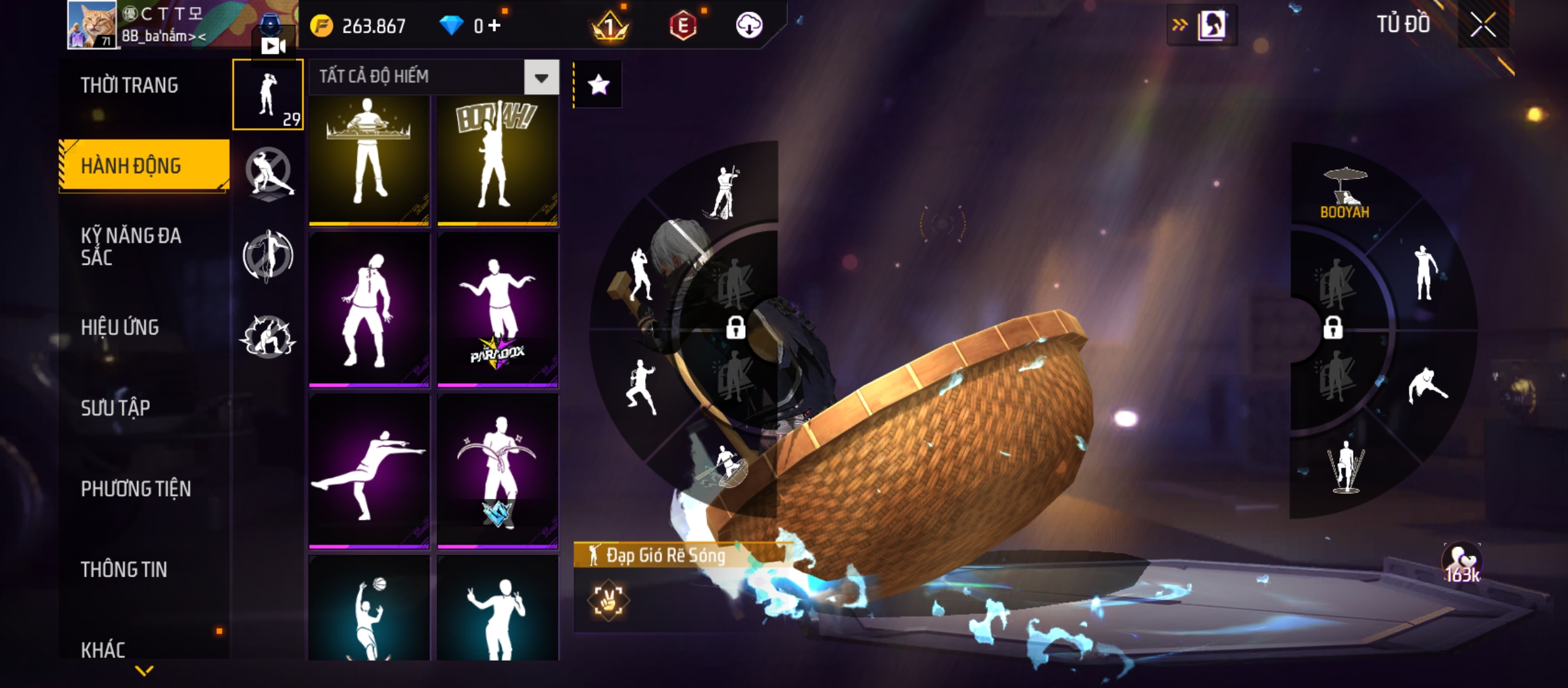Select the Hành Động tab

coord(131,166)
